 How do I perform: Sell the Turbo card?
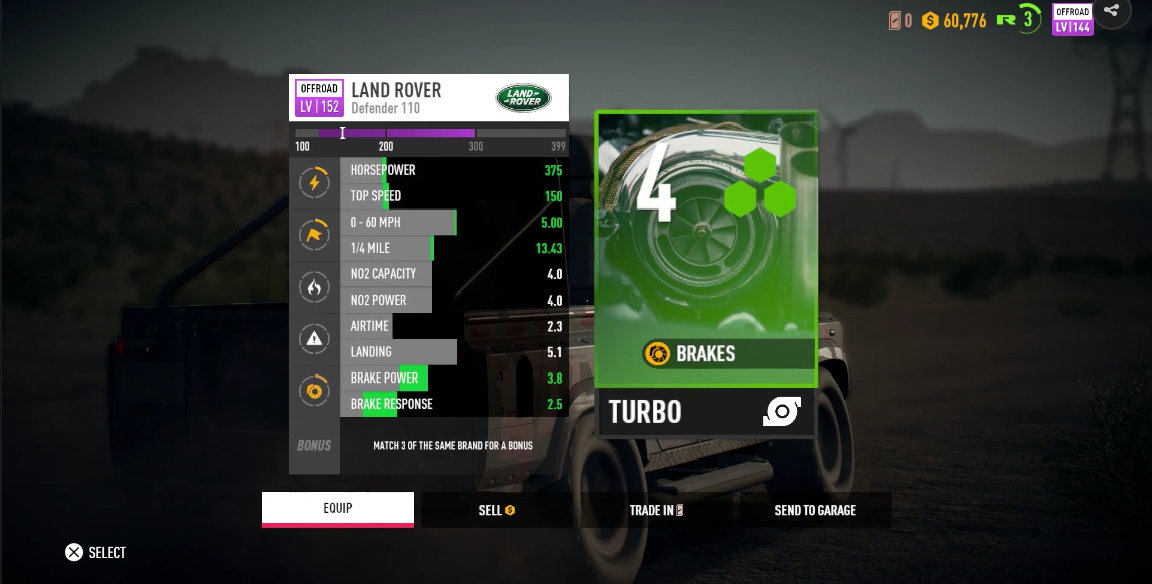tap(496, 510)
